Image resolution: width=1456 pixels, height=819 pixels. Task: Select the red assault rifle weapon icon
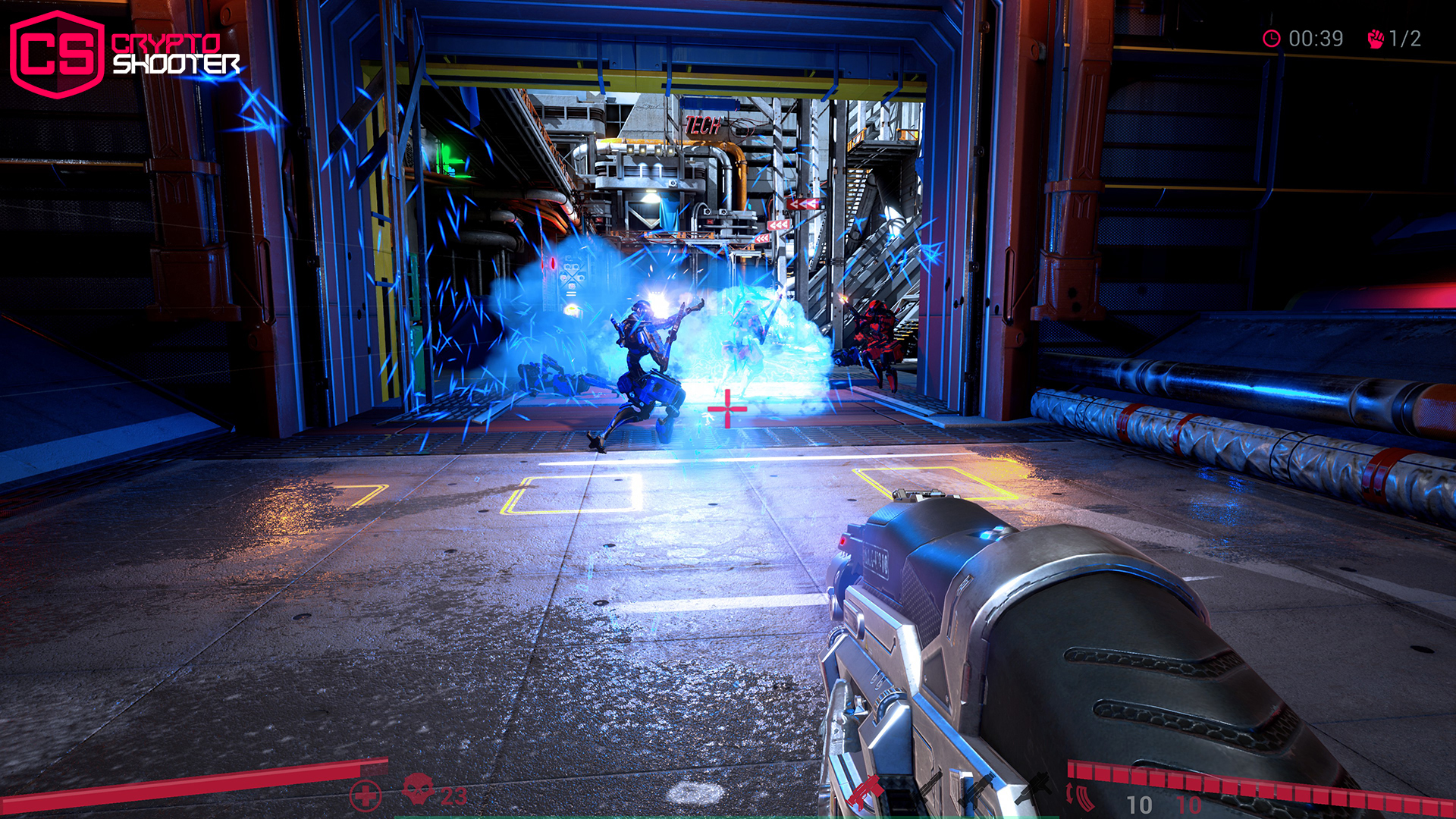pos(866,791)
